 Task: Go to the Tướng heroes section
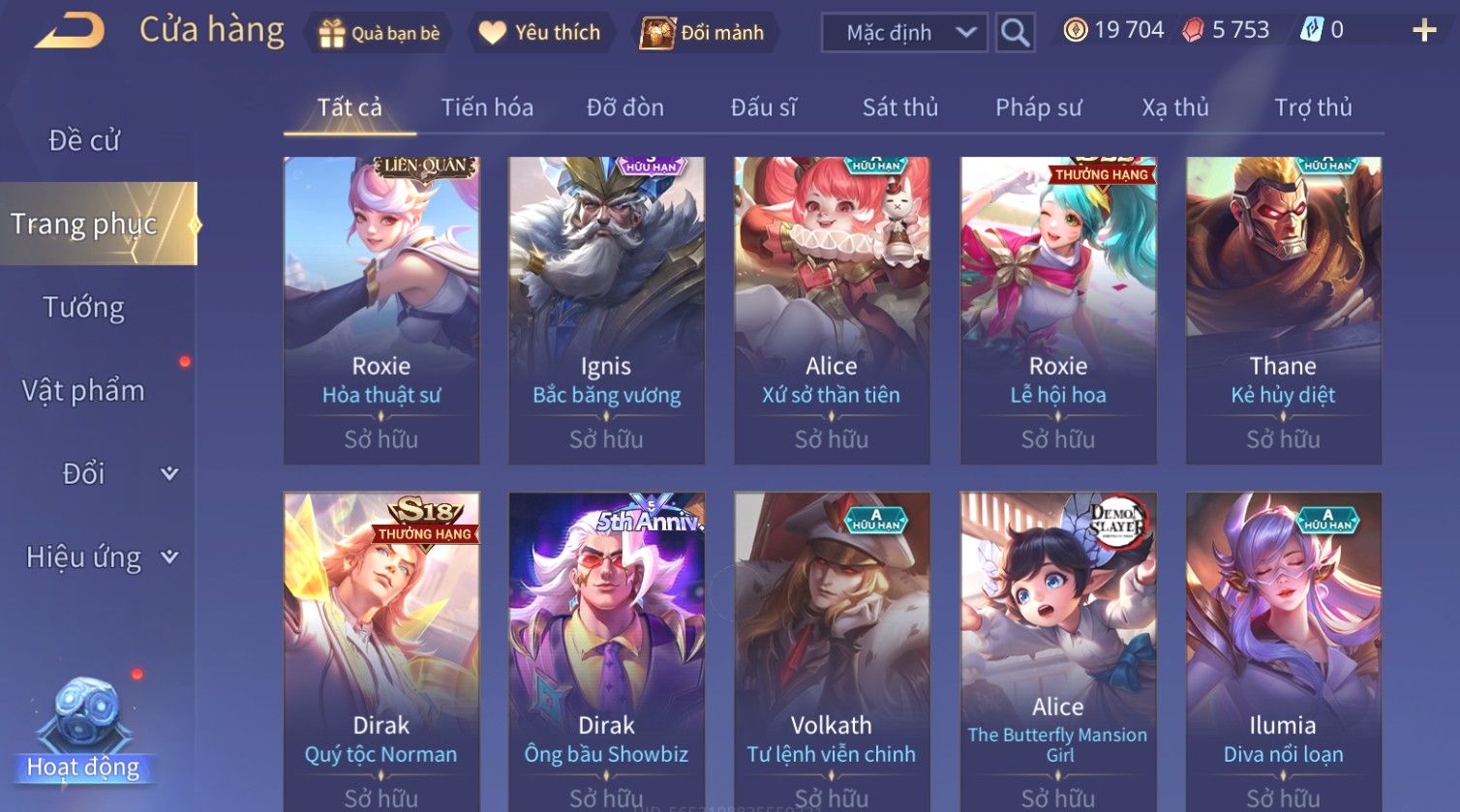[84, 308]
